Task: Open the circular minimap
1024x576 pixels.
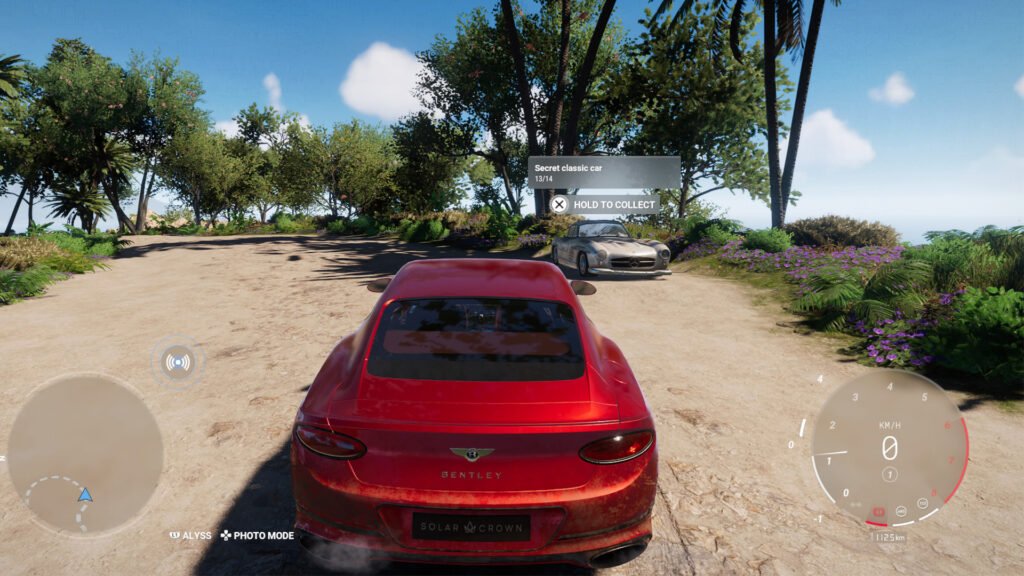Action: pyautogui.click(x=85, y=453)
